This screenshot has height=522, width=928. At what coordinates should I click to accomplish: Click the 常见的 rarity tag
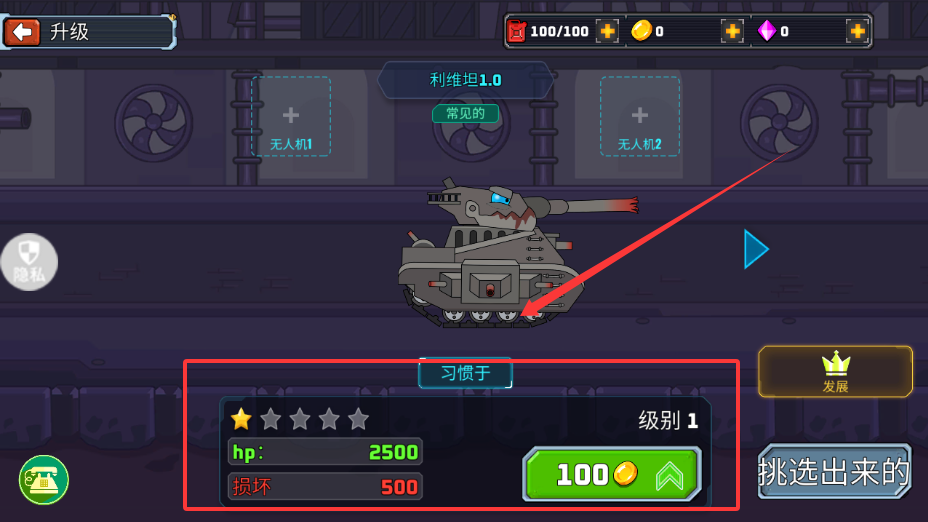[465, 113]
